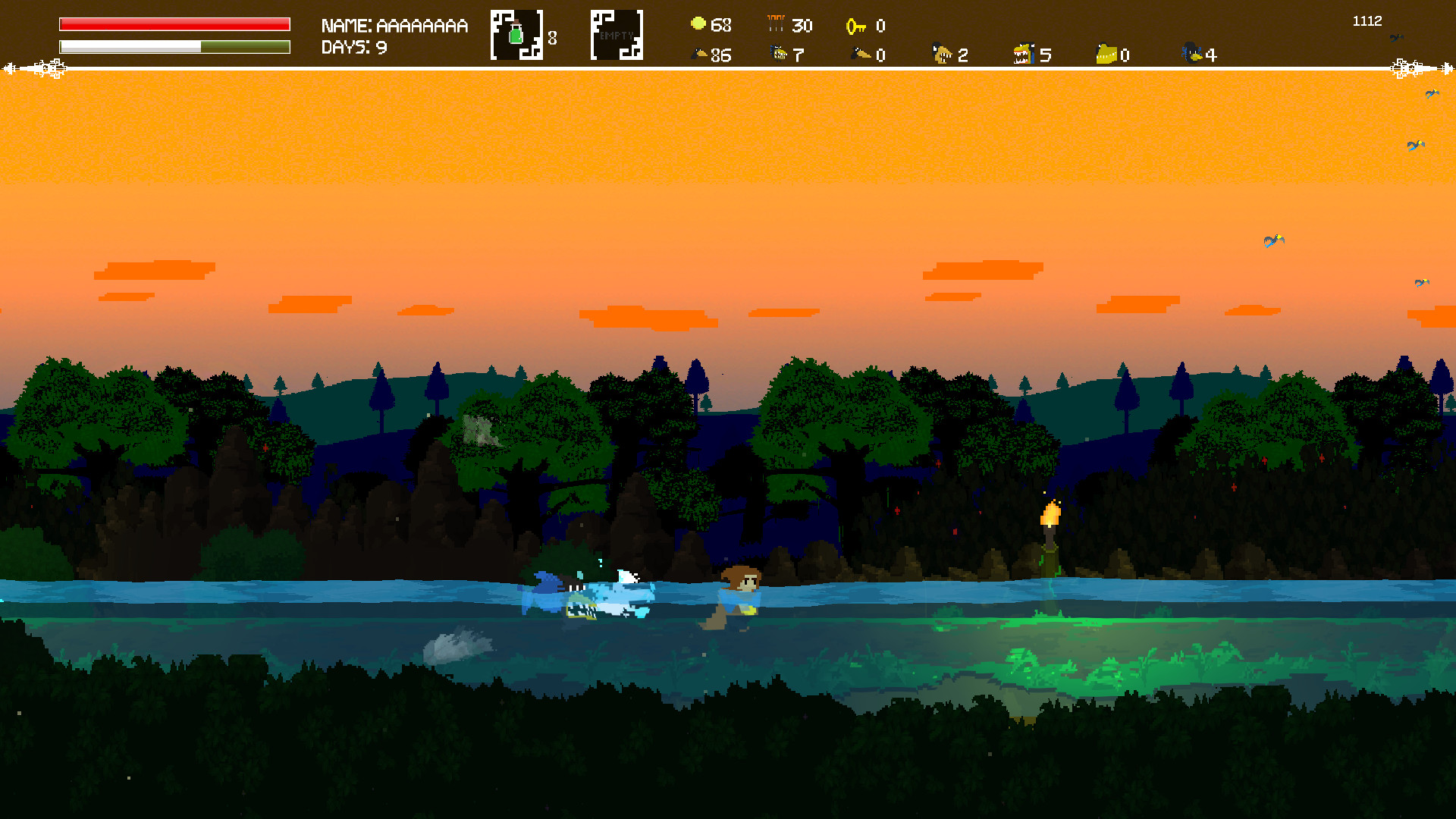The width and height of the screenshot is (1456, 819).
Task: Open the EMPTY second inventory slot
Action: coord(617,33)
